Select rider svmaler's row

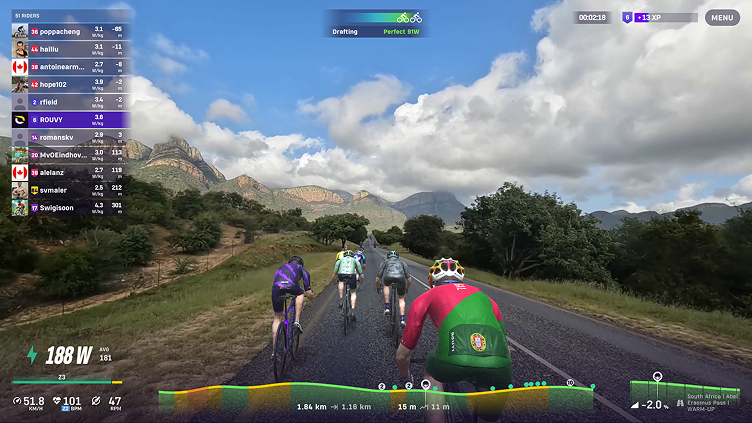click(x=69, y=190)
